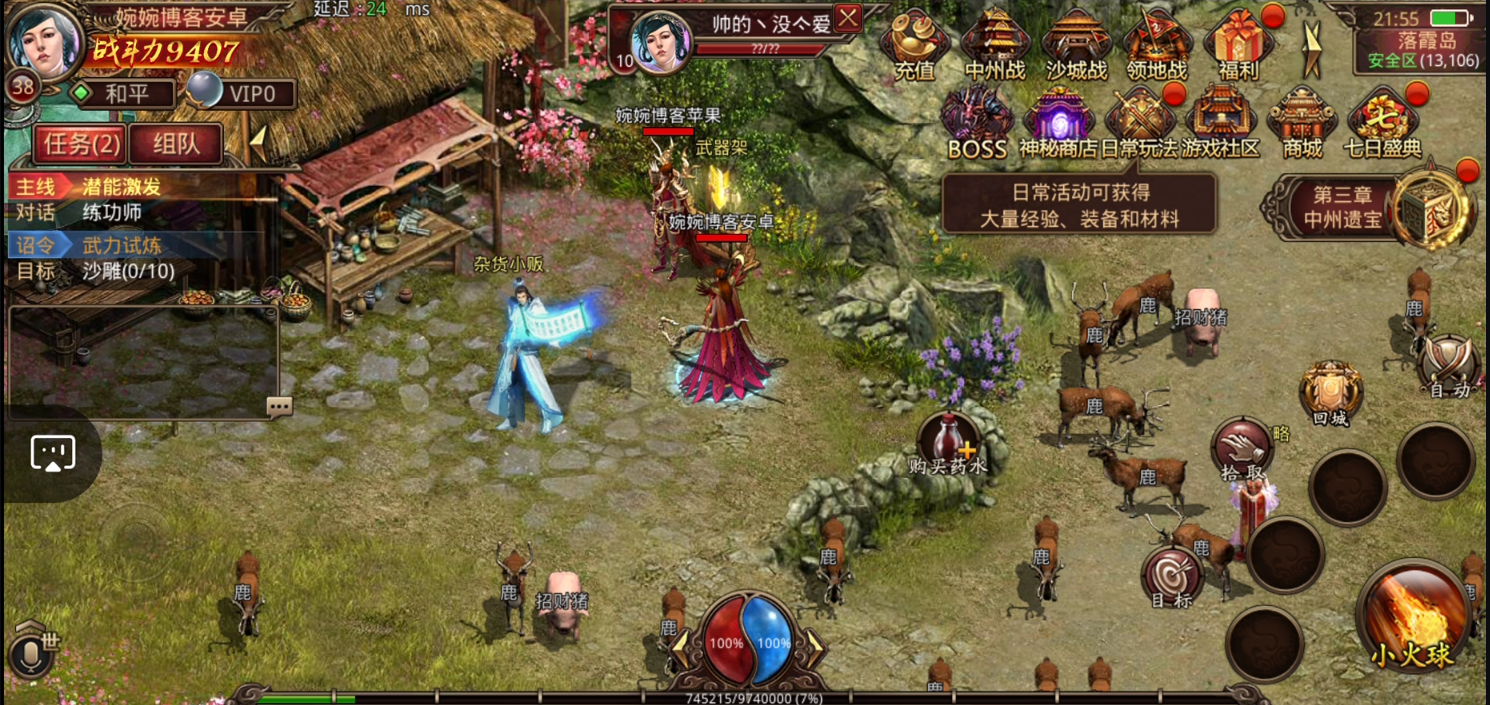1490x705 pixels.
Task: Toggle 自动 auto-battle
Action: click(1449, 366)
